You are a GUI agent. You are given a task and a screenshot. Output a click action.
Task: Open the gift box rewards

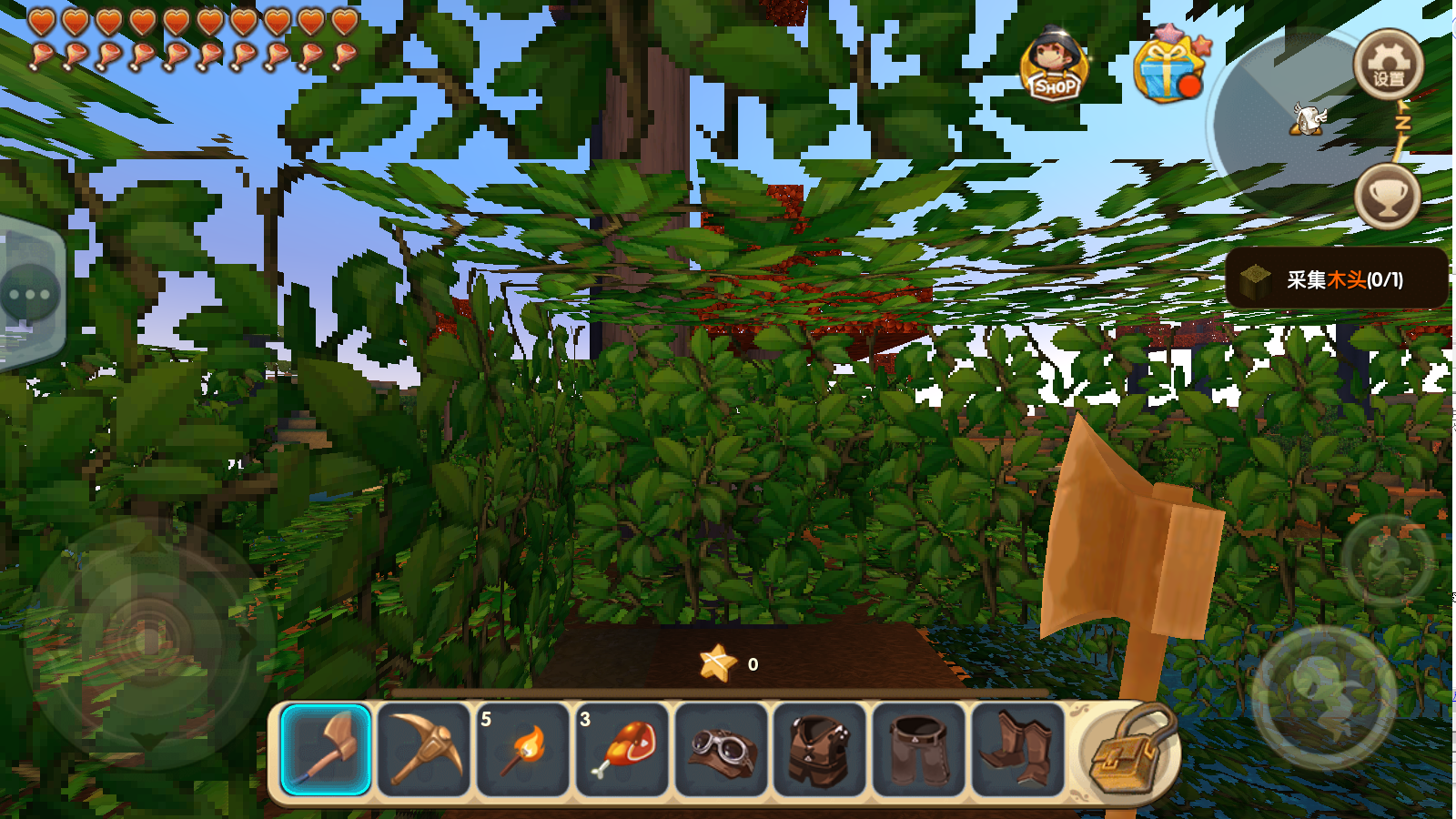tap(1168, 67)
